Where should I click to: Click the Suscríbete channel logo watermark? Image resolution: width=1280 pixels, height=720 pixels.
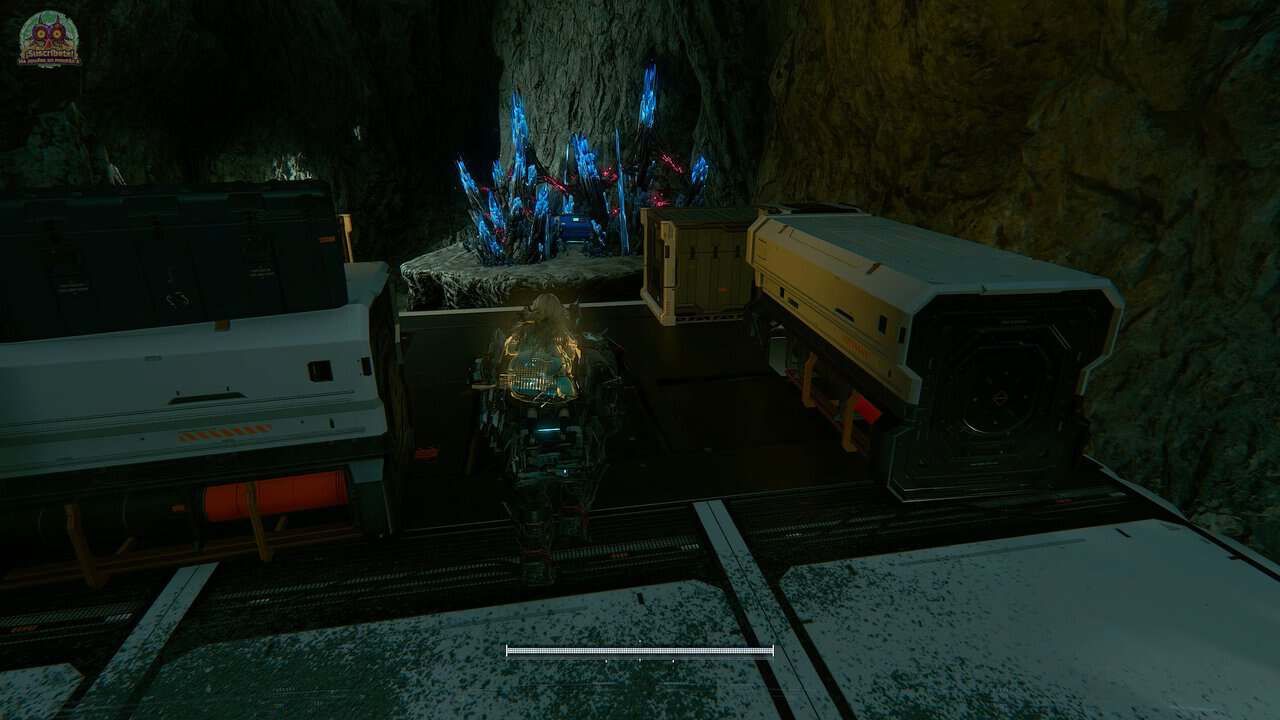49,40
